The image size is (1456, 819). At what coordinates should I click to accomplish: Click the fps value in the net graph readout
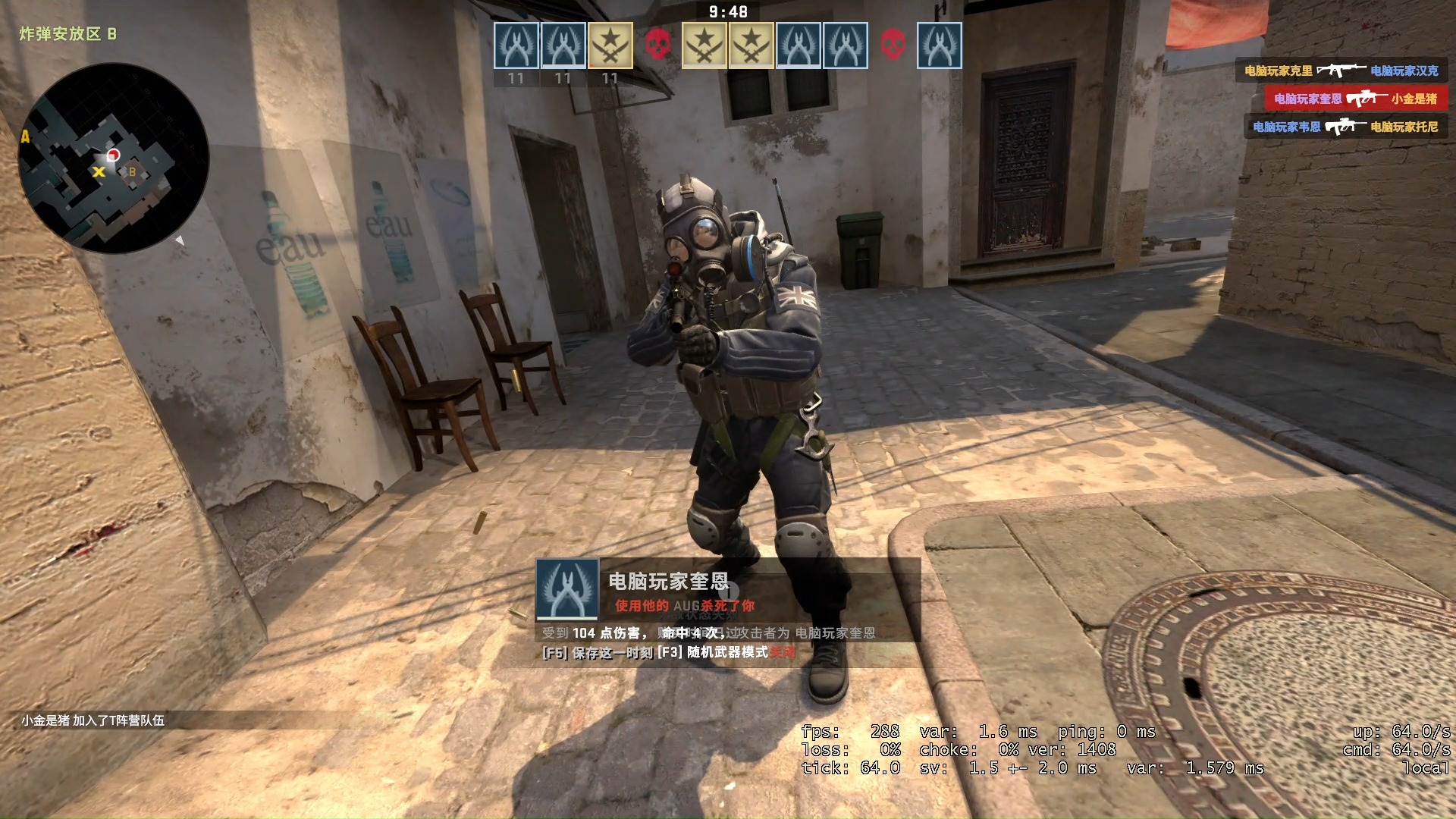coord(885,733)
